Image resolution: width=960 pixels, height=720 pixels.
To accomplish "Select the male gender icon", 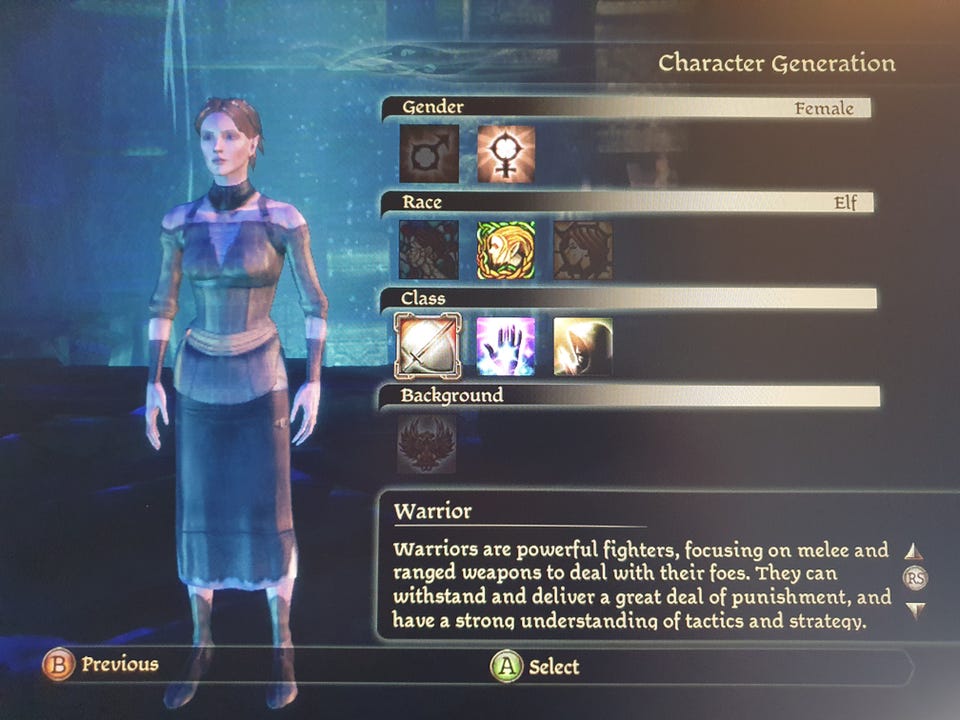I will point(429,153).
